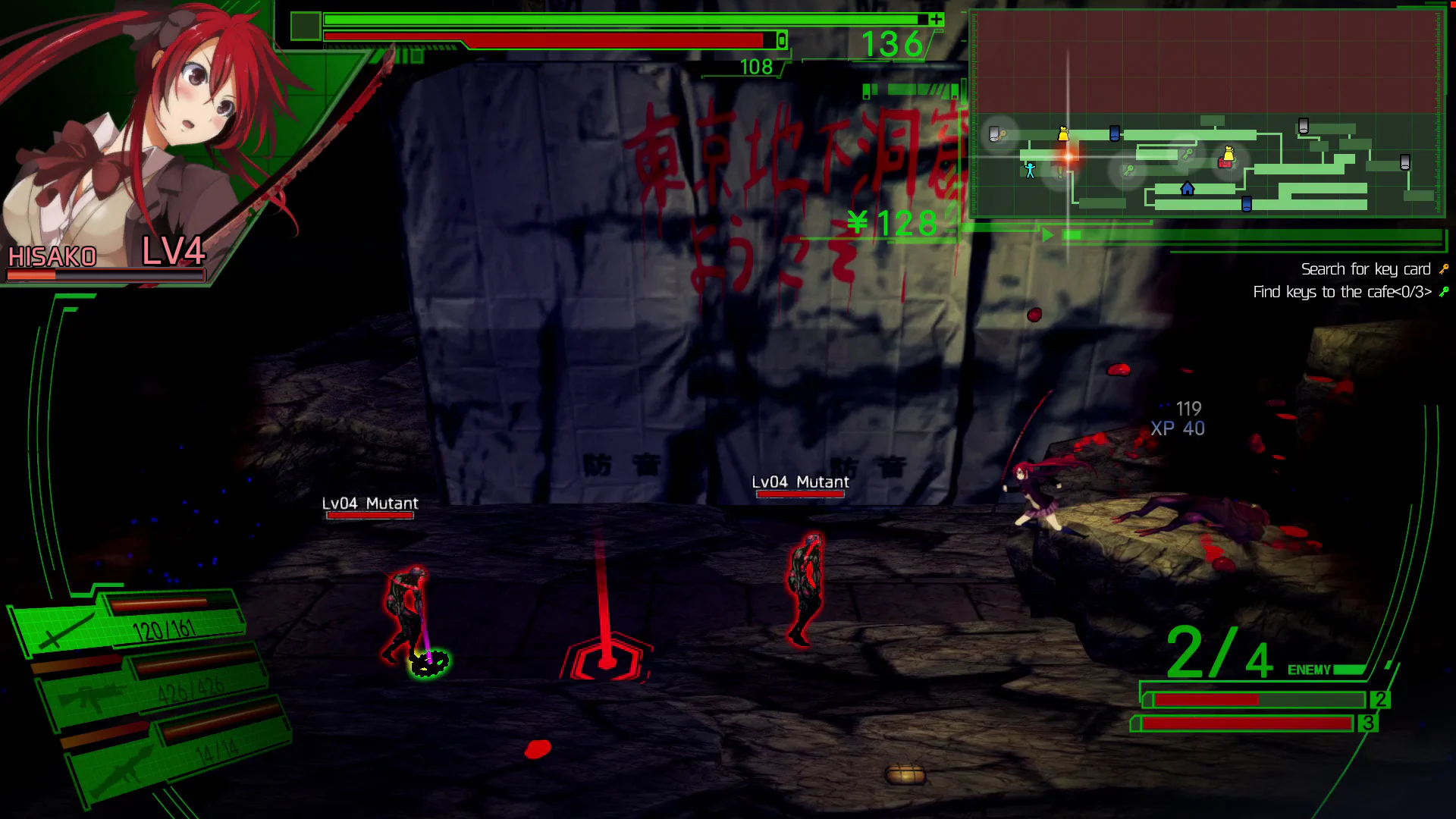This screenshot has width=1456, height=819.
Task: Click the green key icon beside Find keys objective
Action: (x=1443, y=291)
